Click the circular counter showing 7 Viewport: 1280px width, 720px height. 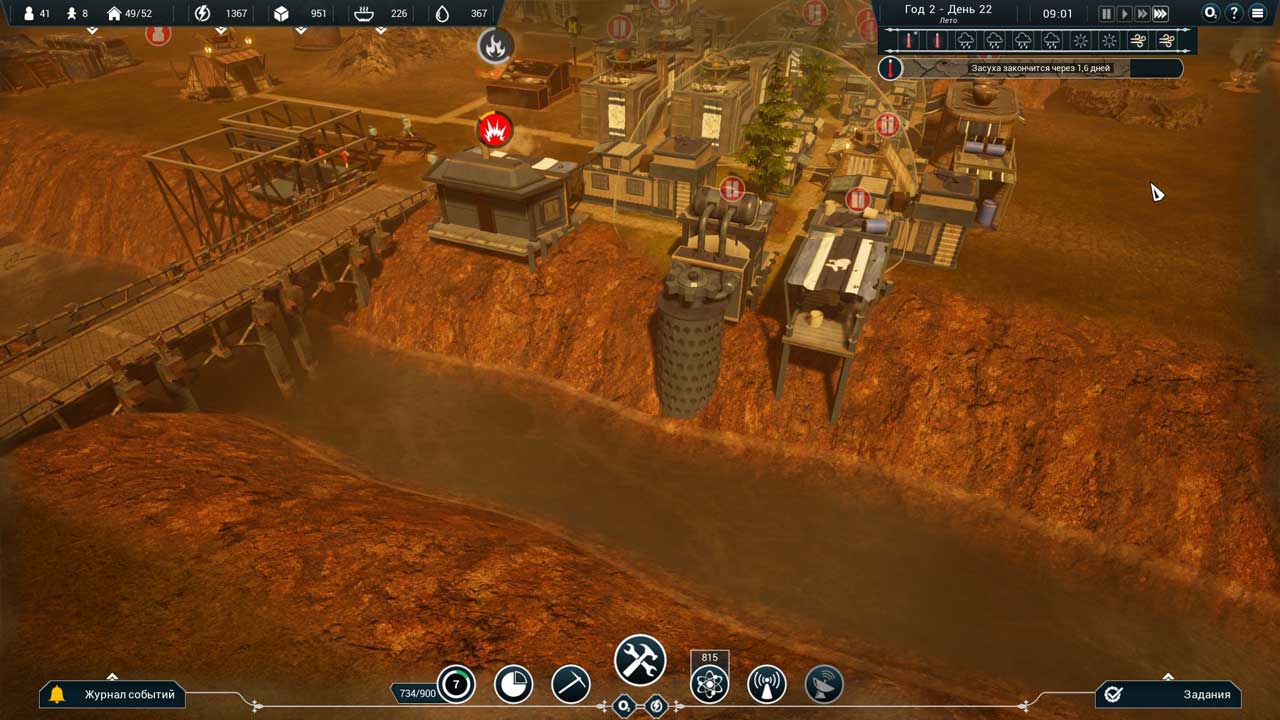(457, 685)
